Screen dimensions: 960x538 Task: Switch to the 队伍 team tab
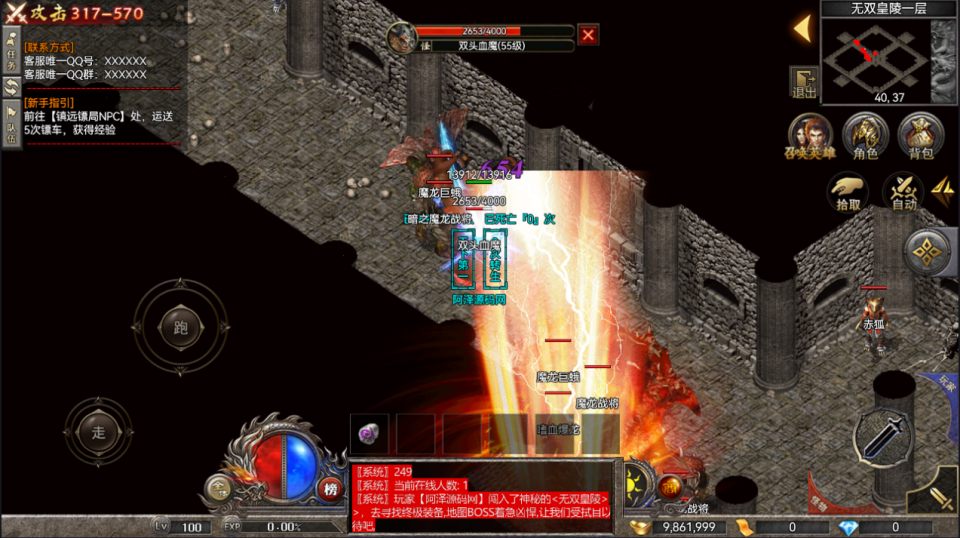click(x=11, y=124)
